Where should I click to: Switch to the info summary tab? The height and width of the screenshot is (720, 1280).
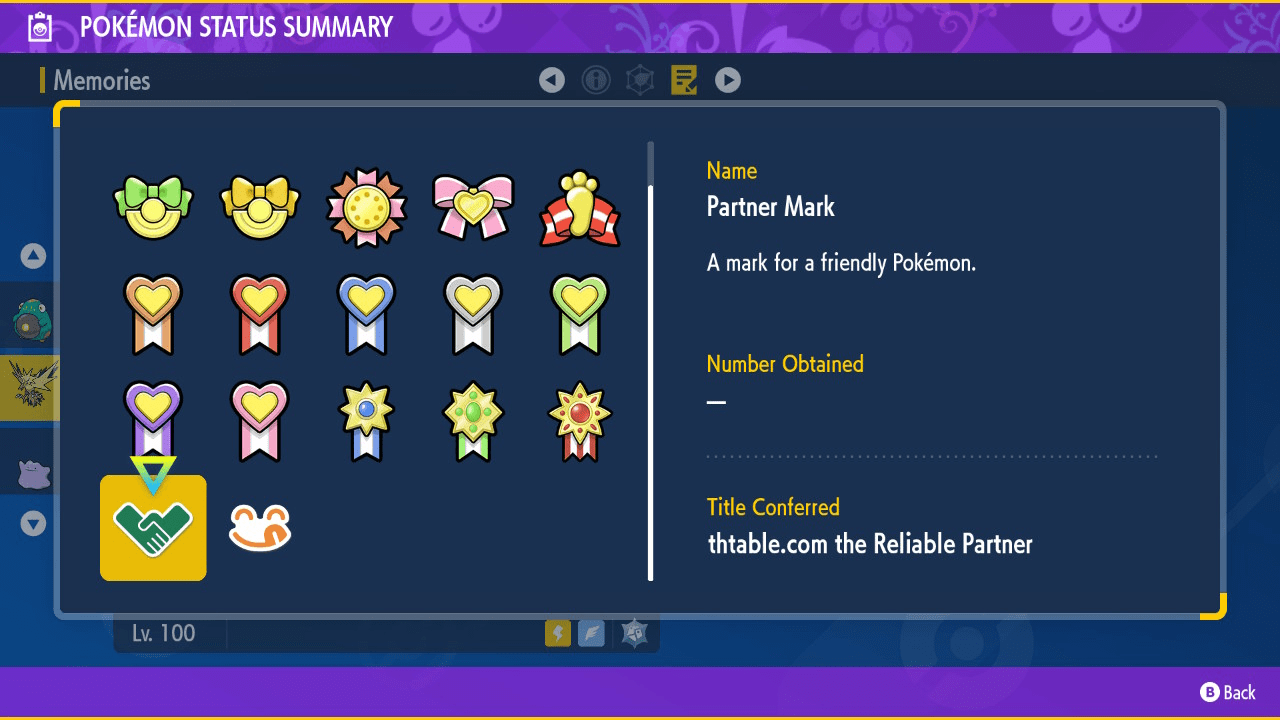[596, 80]
